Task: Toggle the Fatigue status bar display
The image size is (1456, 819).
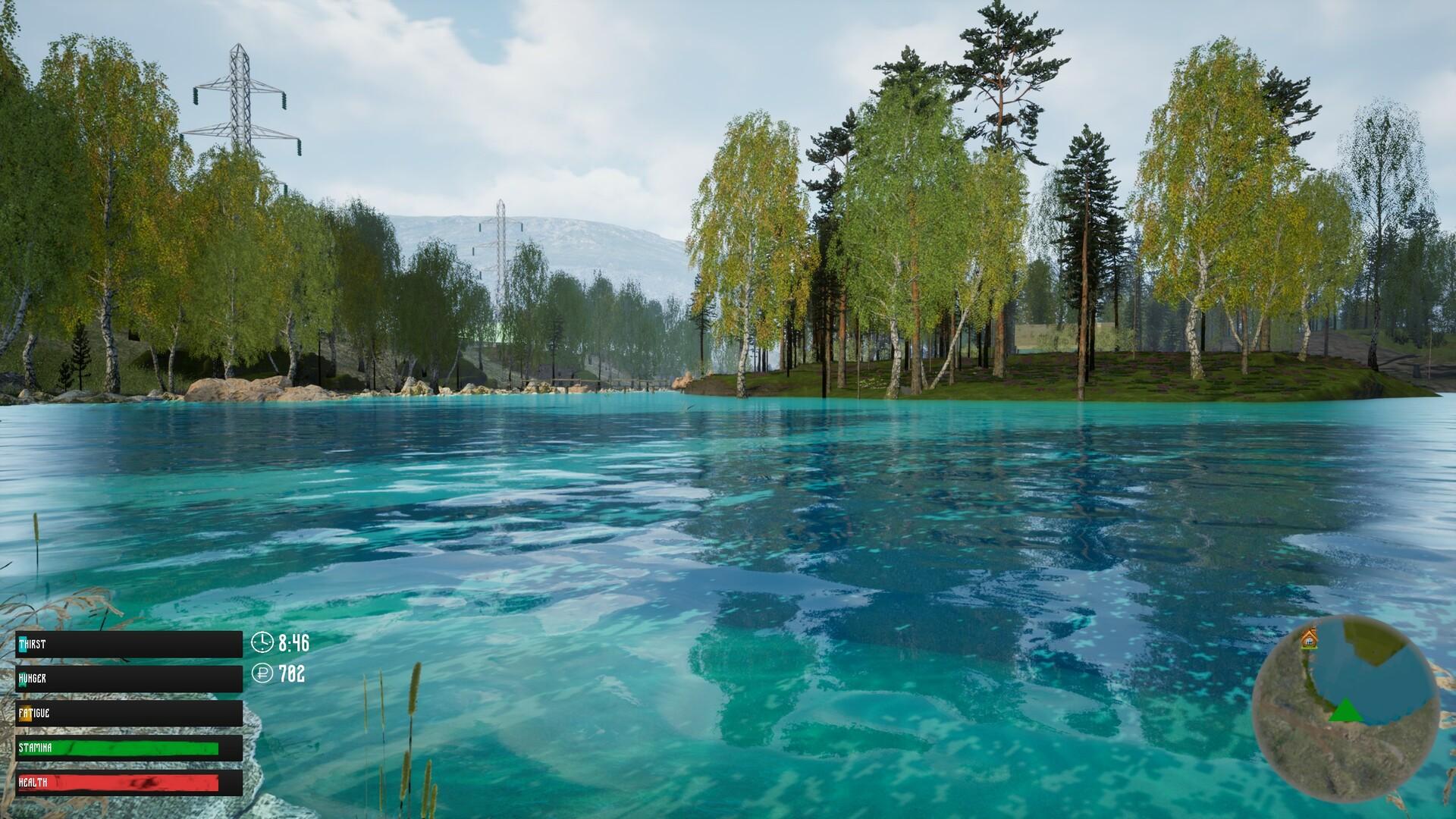Action: (129, 713)
